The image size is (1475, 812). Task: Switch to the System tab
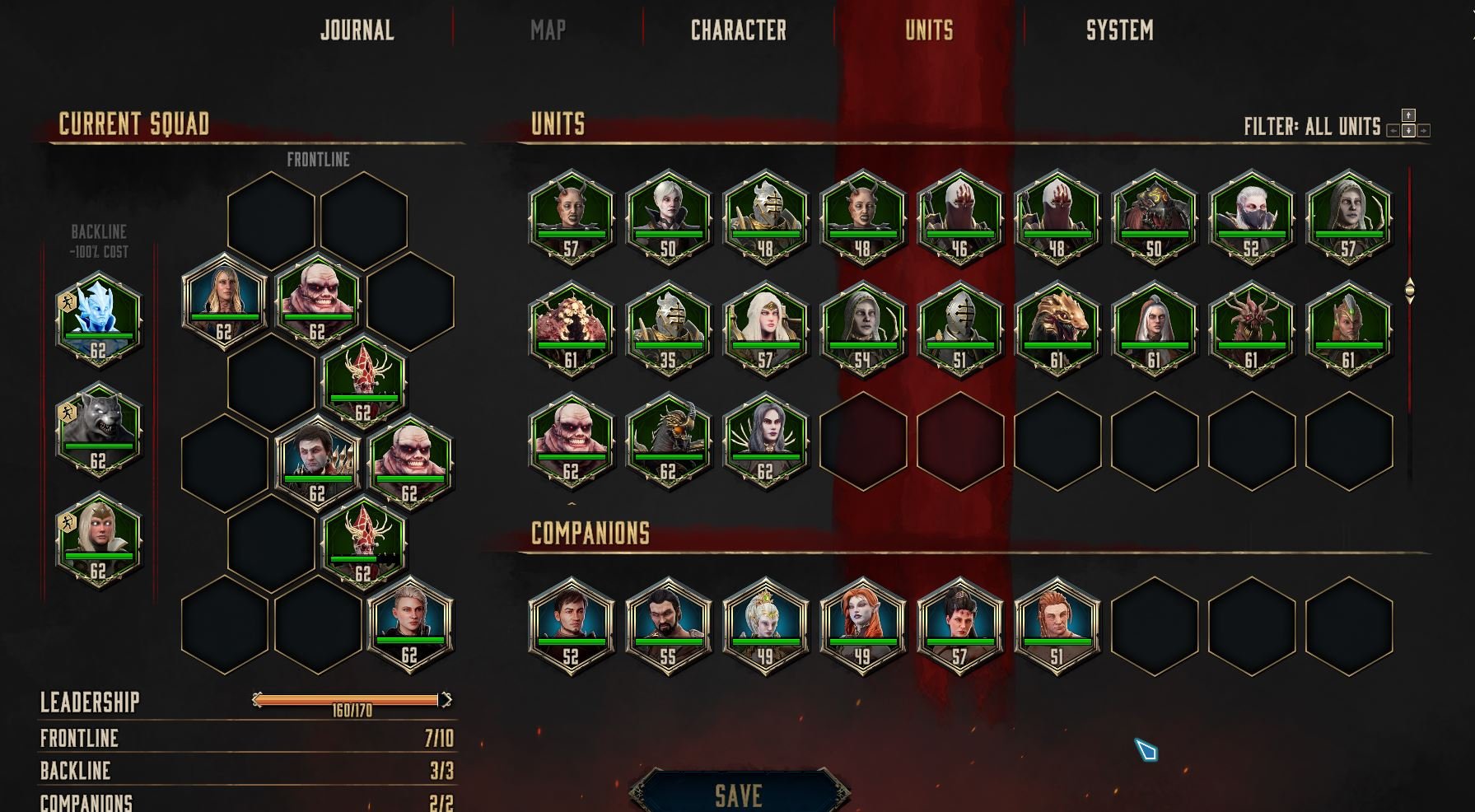pyautogui.click(x=1119, y=30)
